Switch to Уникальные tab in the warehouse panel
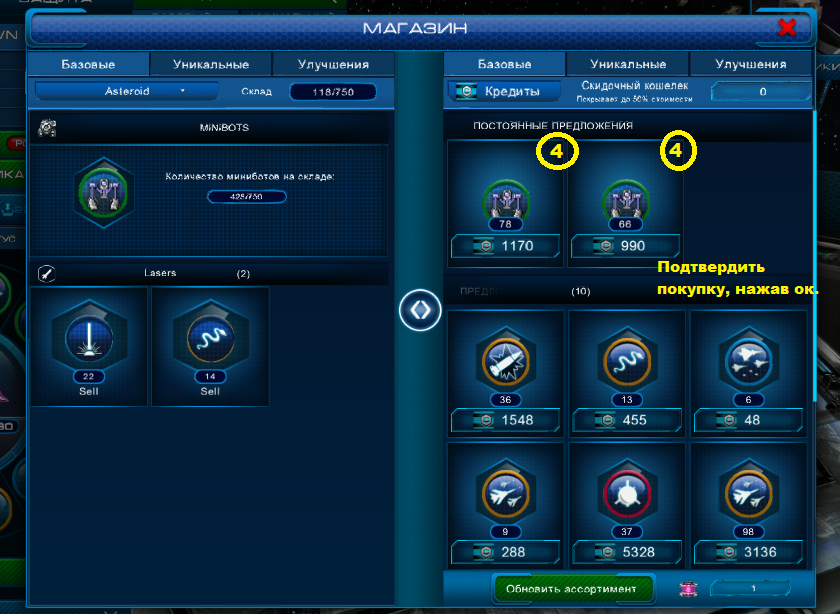The height and width of the screenshot is (614, 840). click(x=211, y=64)
